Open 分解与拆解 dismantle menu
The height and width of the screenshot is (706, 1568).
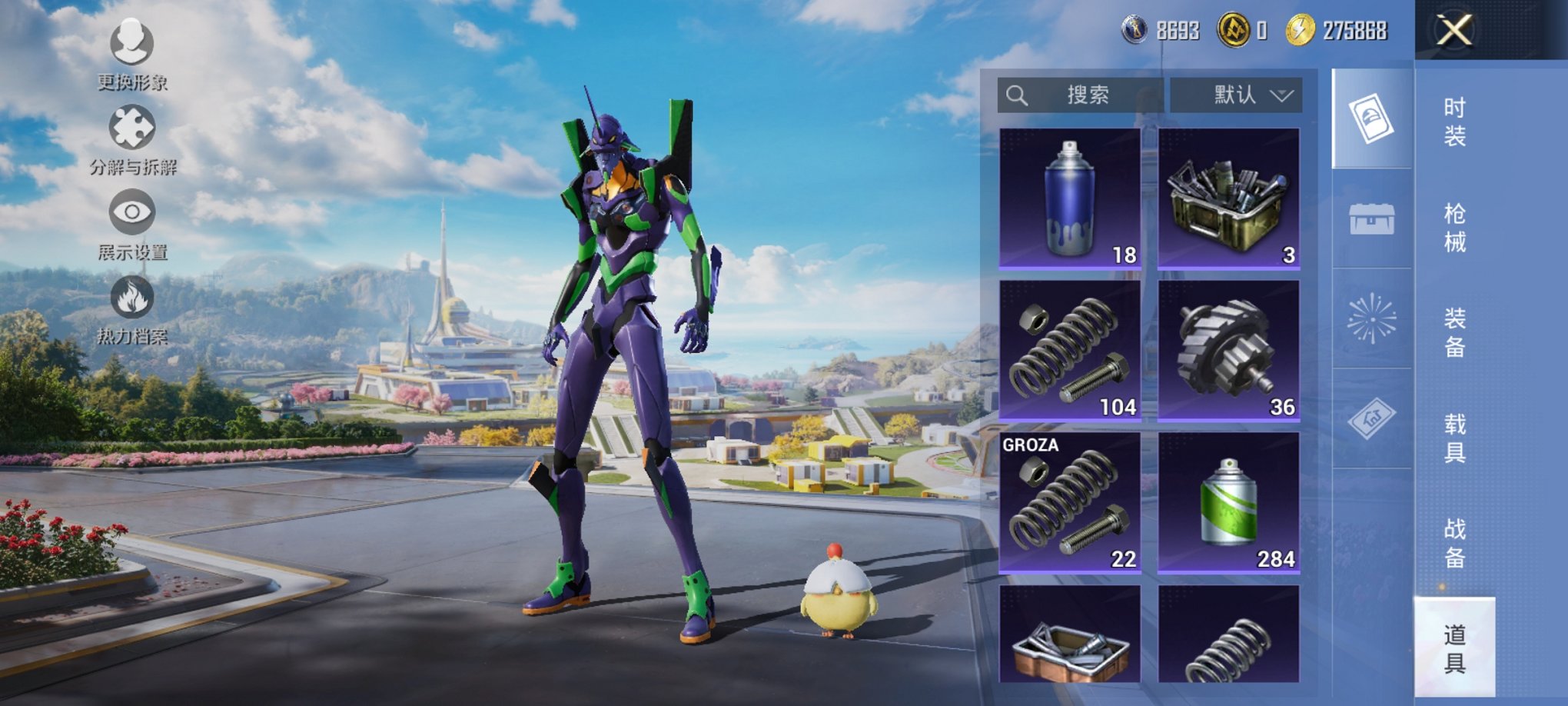(132, 138)
